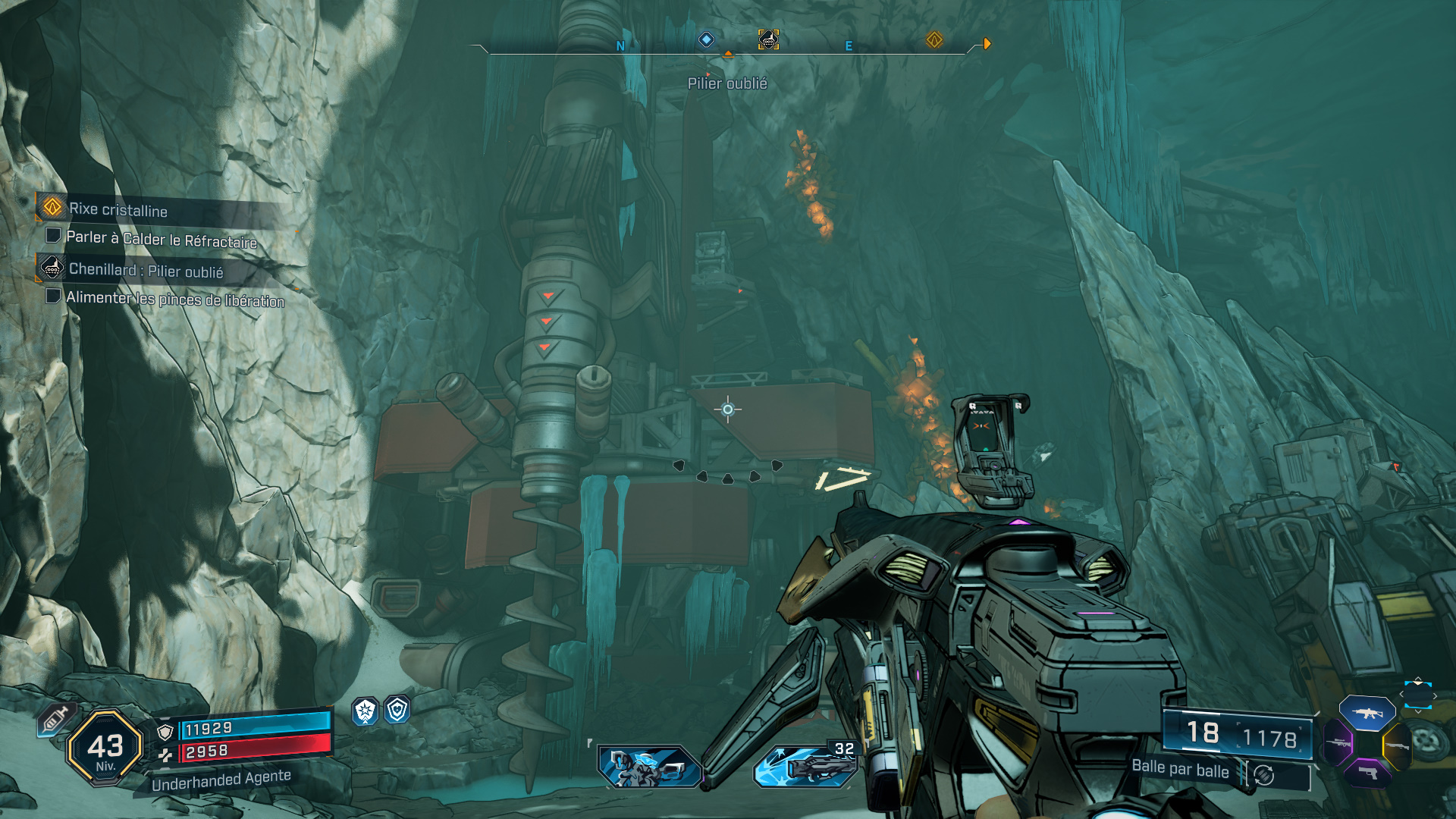The image size is (1456, 819).
Task: Check the Parler à Calder le Réfractaire objective box
Action: point(53,237)
